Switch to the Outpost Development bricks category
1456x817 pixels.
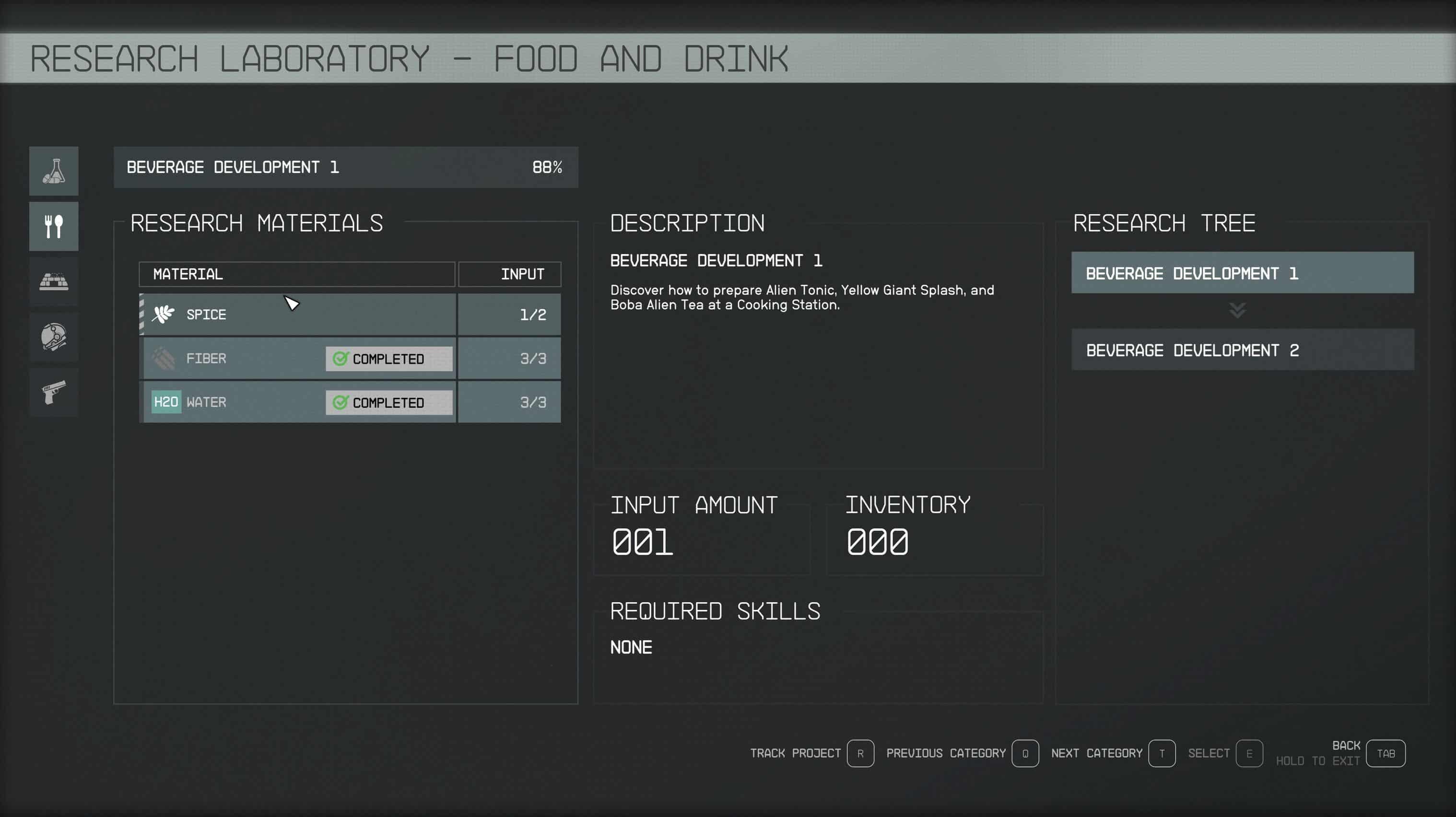[54, 281]
